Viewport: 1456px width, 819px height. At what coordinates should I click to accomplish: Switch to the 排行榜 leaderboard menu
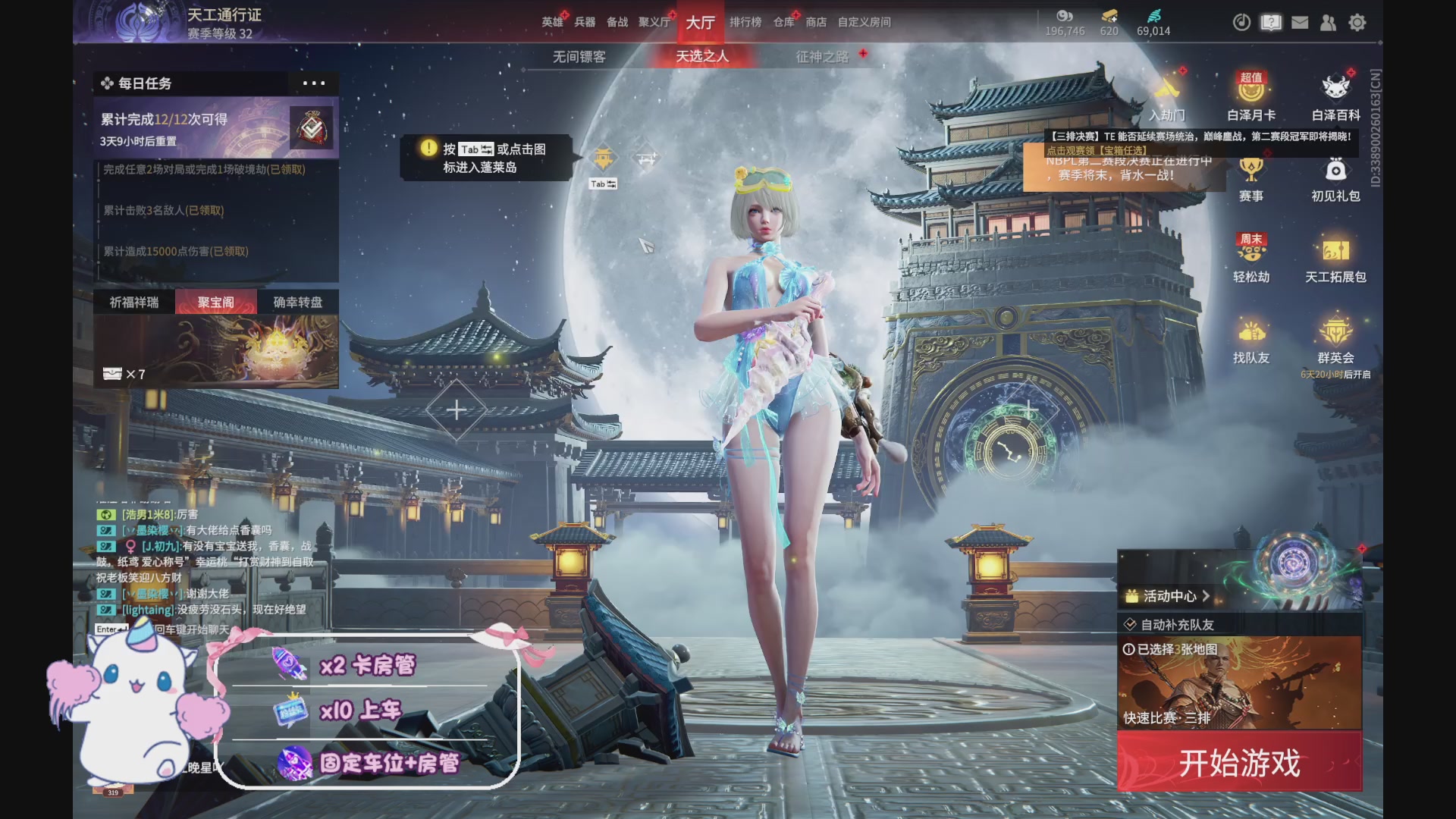click(x=745, y=22)
